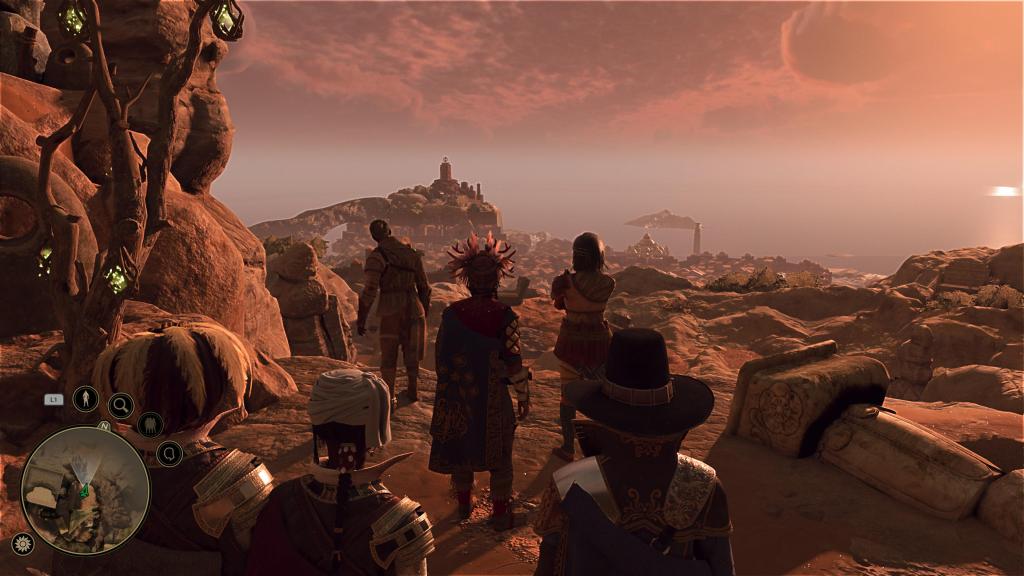The width and height of the screenshot is (1024, 576).
Task: Click the sun icon beside the minimap
Action: [x=22, y=543]
